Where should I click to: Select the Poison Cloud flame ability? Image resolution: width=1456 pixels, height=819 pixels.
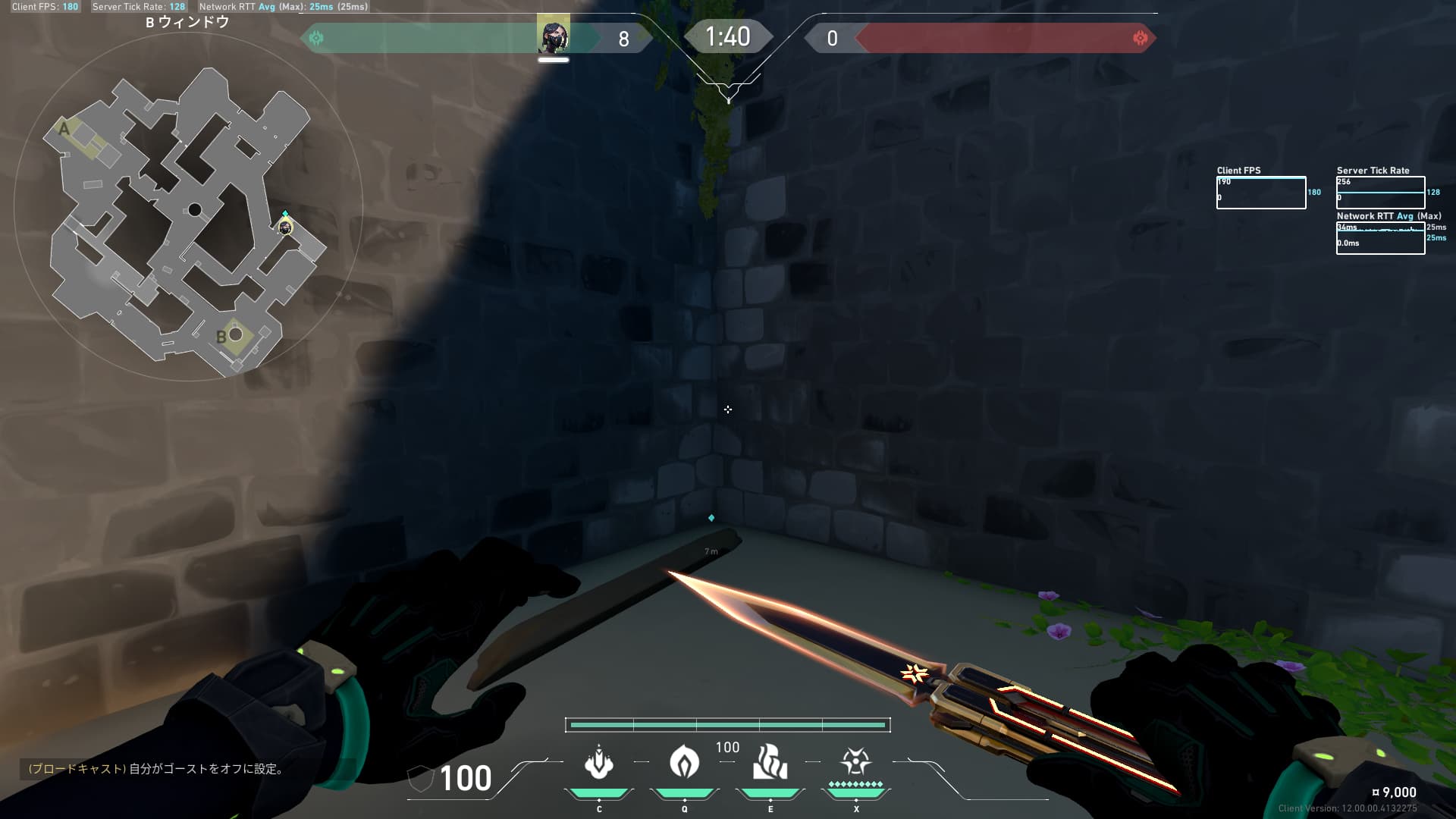tap(684, 761)
